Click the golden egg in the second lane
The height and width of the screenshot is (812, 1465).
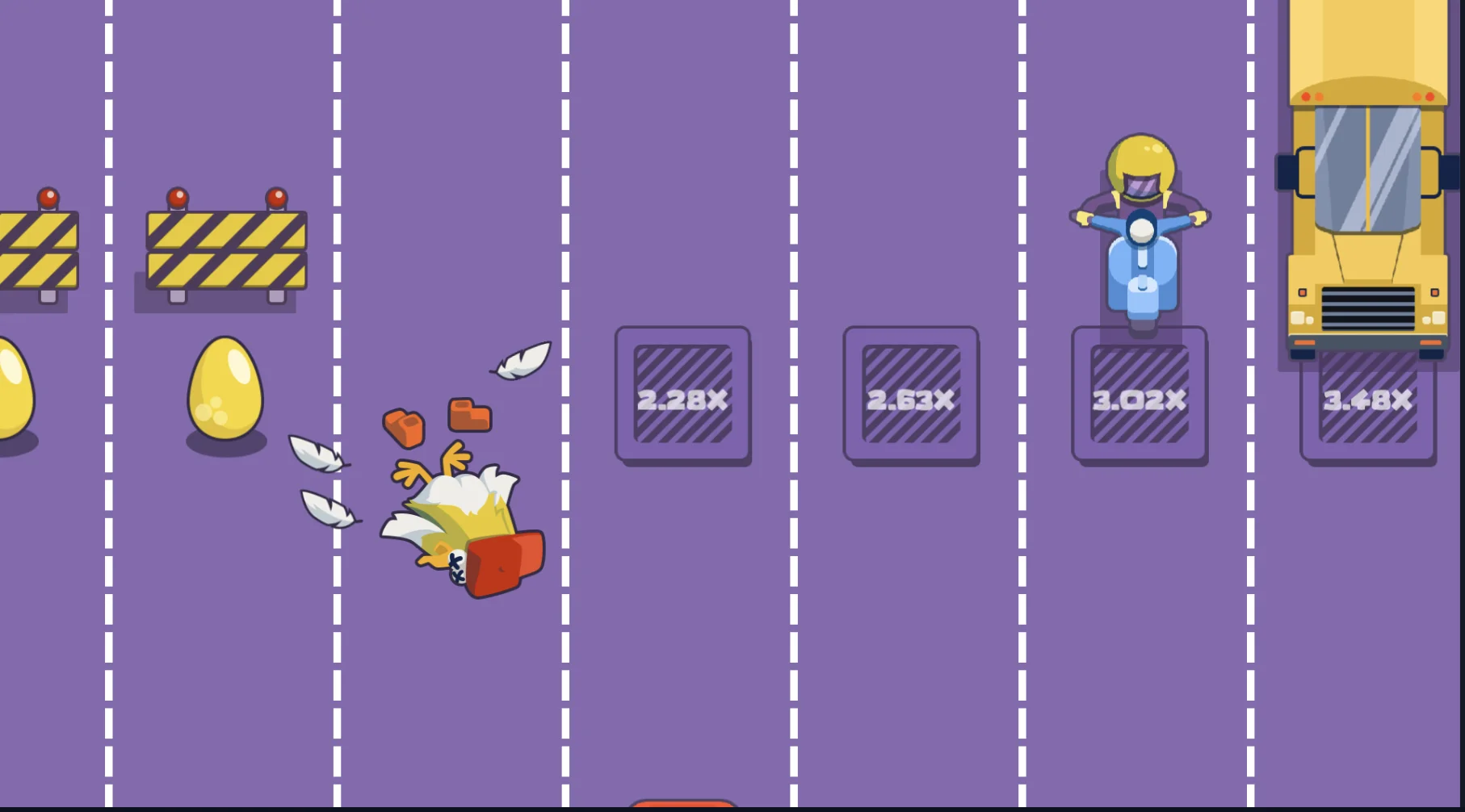(225, 396)
